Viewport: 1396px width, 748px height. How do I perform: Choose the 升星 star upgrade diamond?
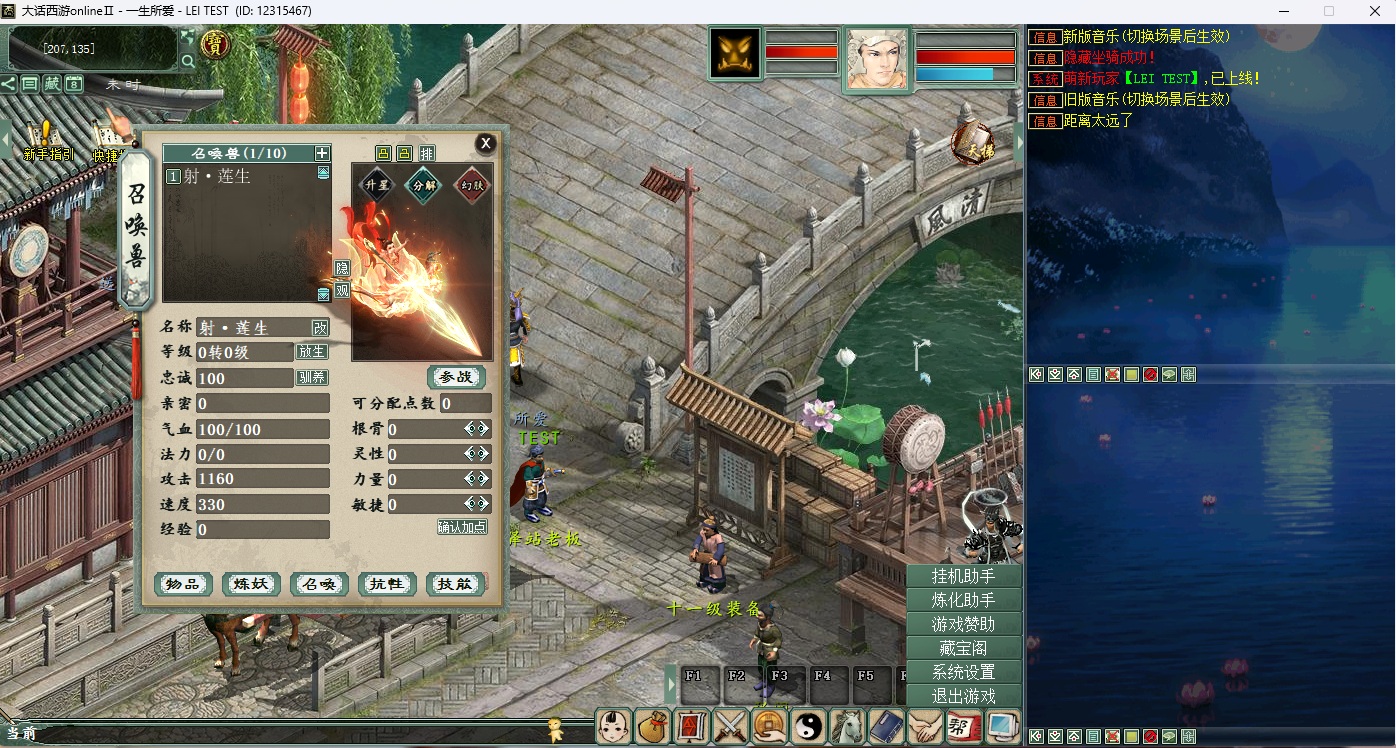click(x=377, y=185)
